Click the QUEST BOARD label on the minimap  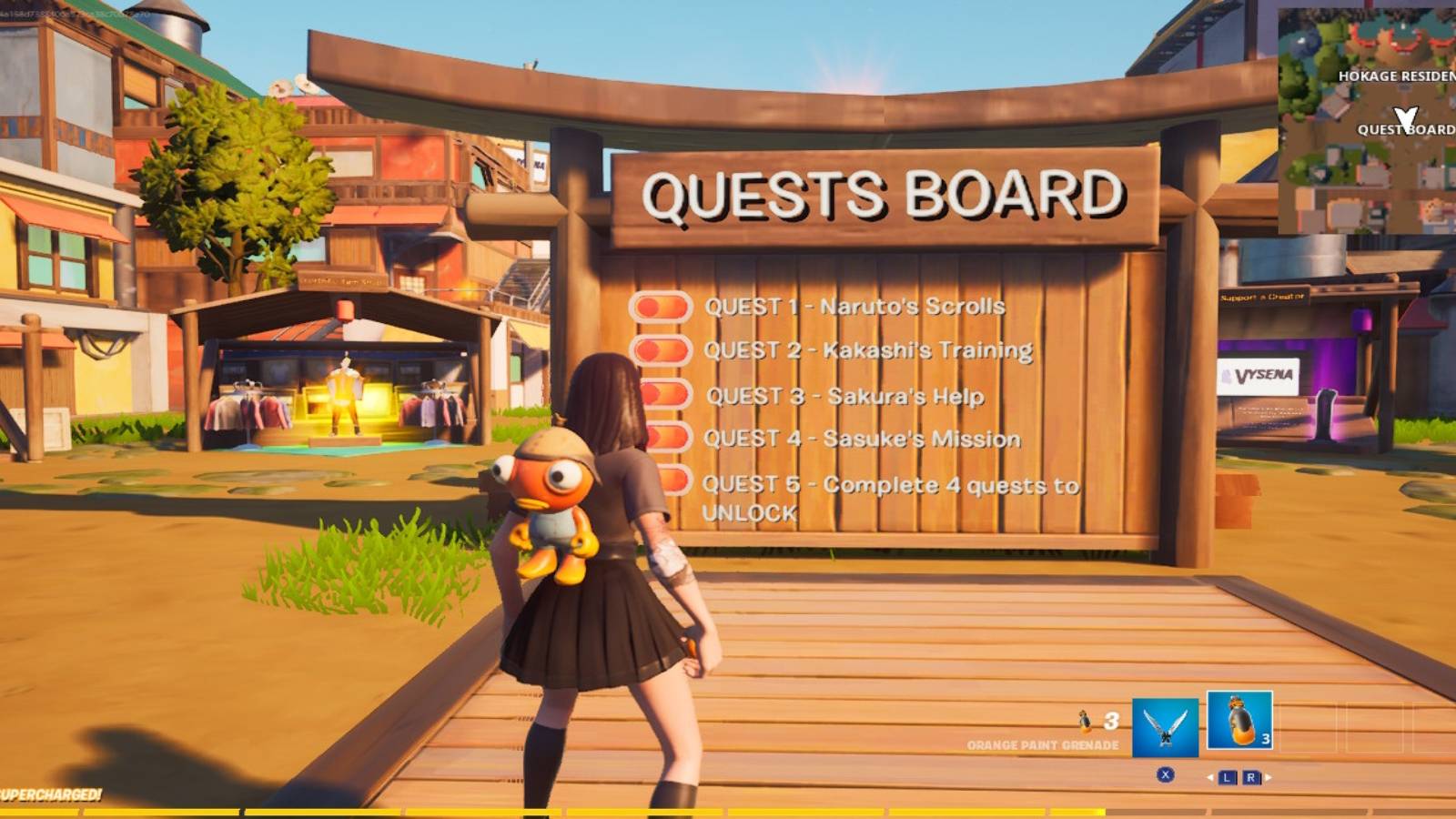click(1406, 129)
